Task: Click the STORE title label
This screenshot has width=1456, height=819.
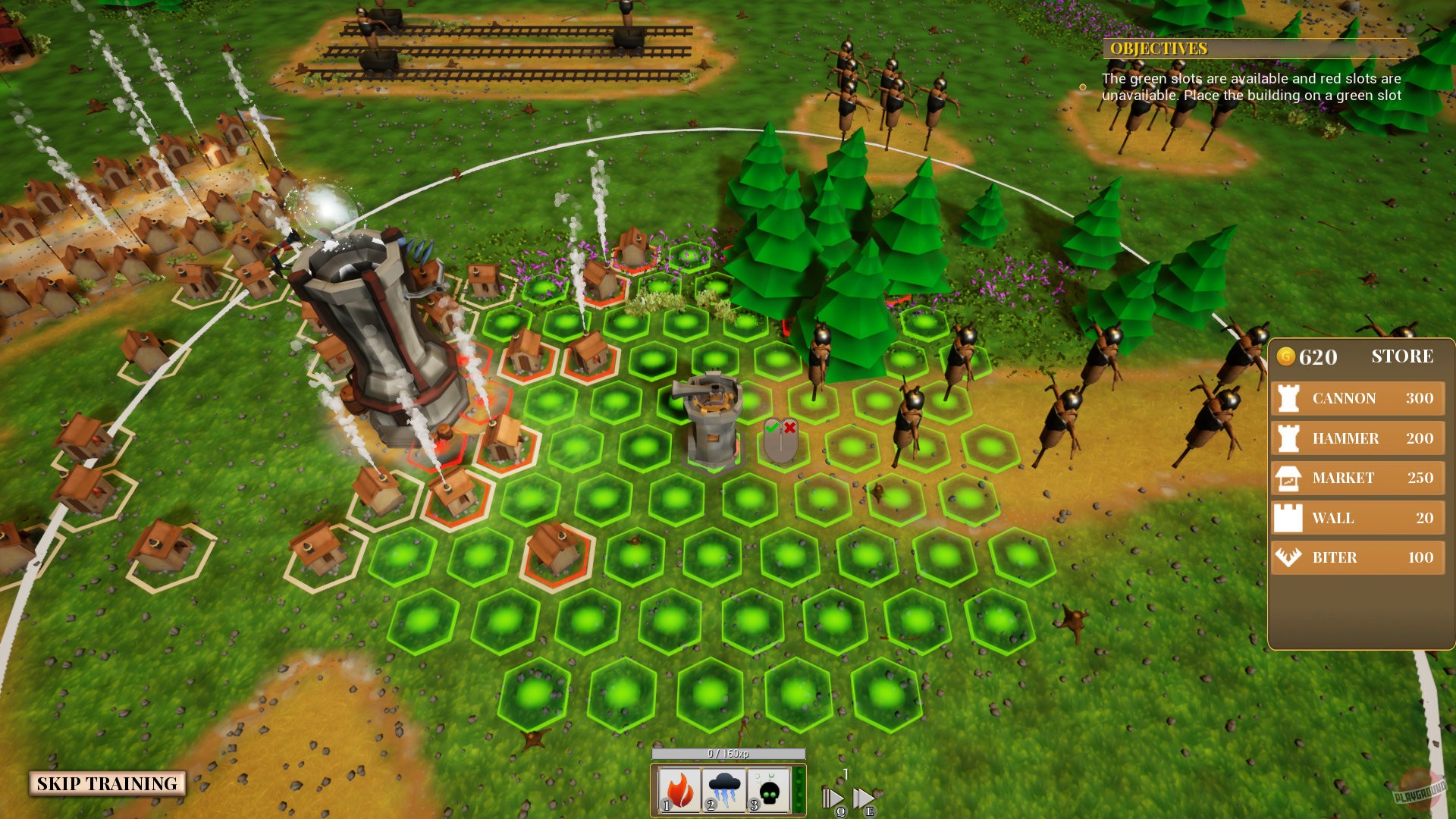Action: click(x=1403, y=356)
